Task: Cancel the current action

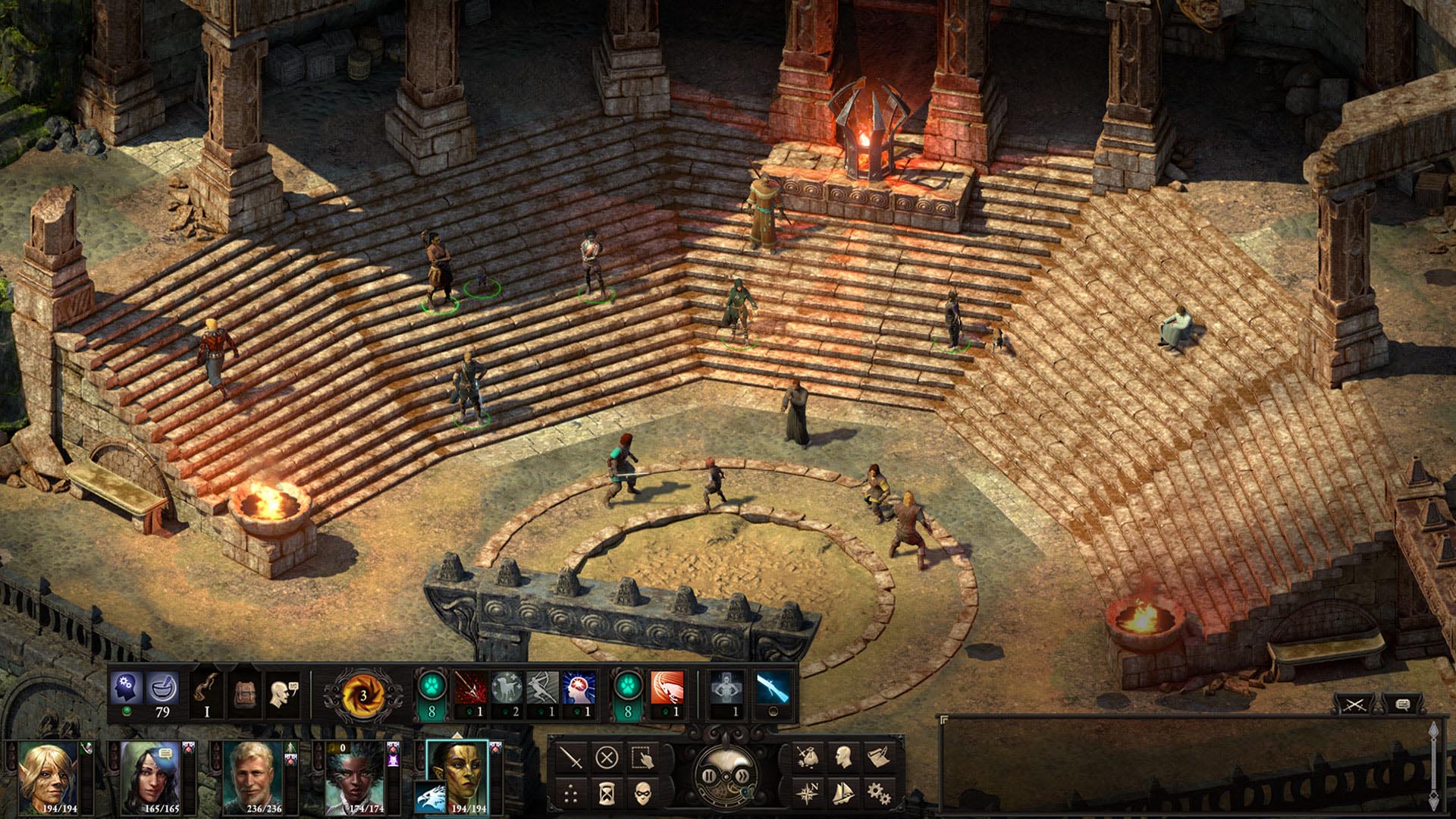Action: point(607,756)
